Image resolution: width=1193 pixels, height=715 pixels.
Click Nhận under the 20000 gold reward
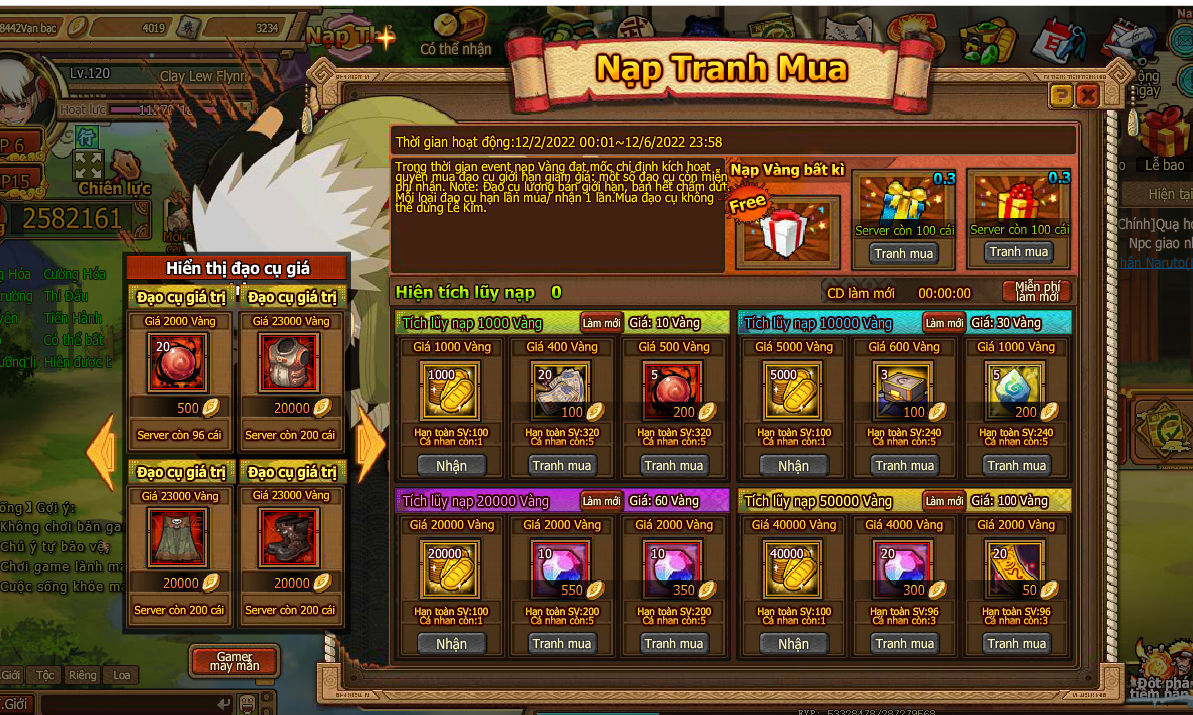pyautogui.click(x=451, y=644)
